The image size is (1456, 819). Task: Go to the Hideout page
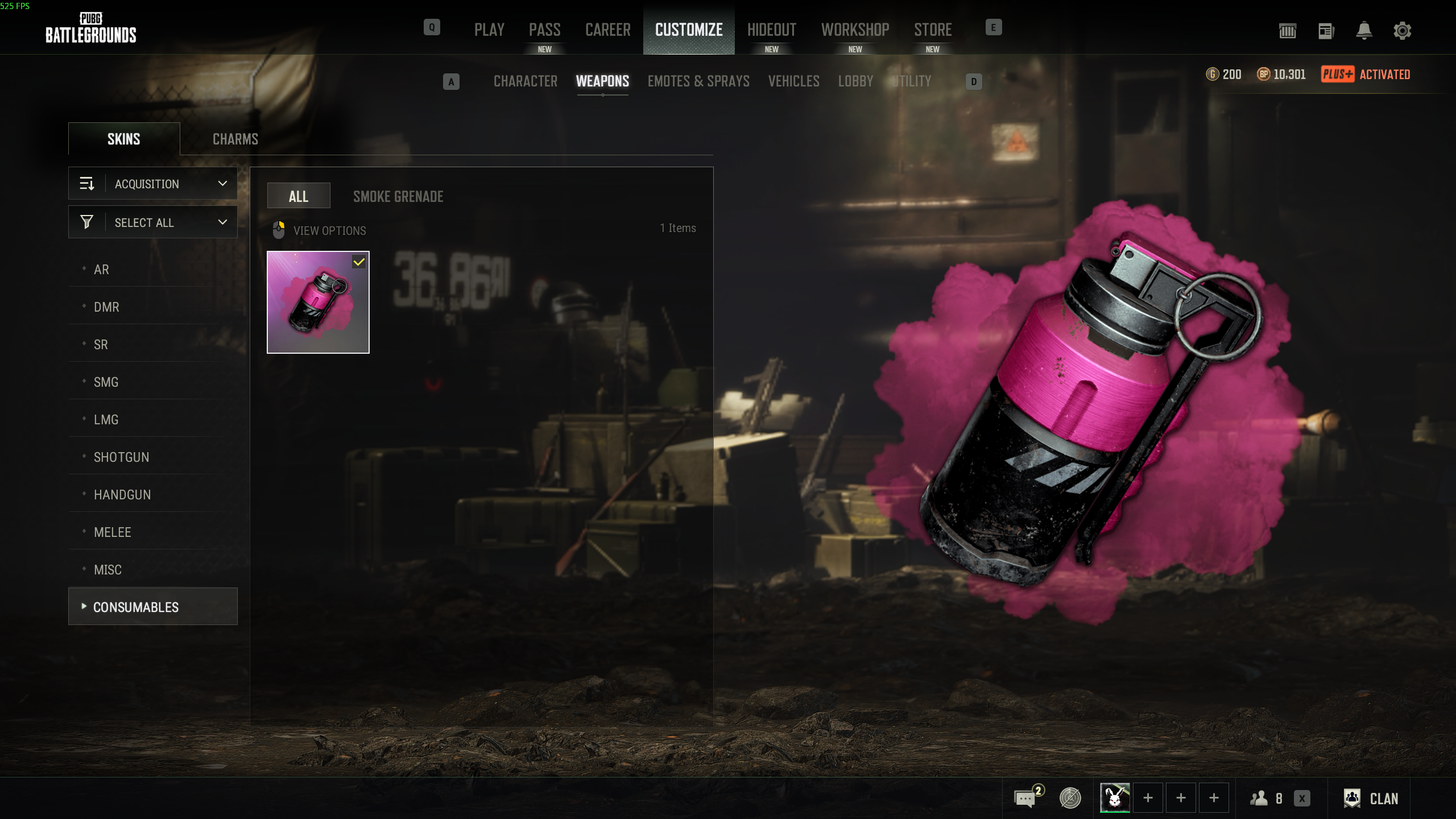(x=771, y=30)
